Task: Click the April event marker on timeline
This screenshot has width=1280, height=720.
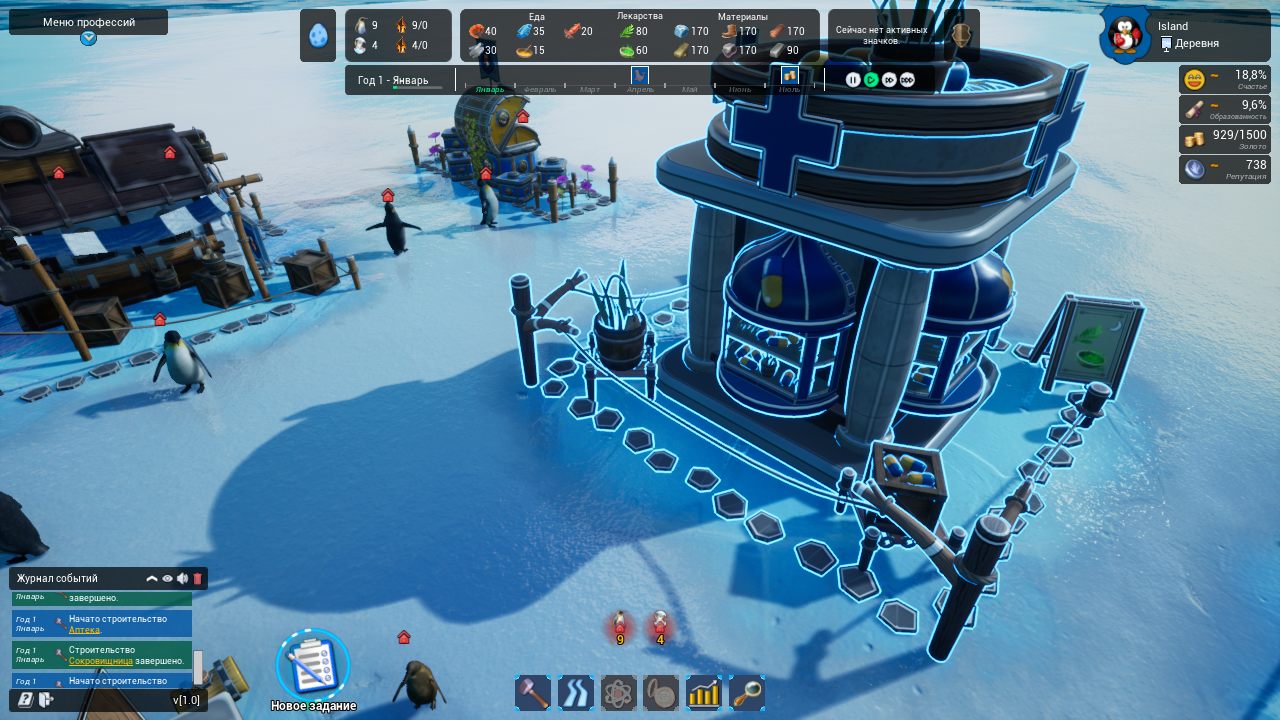Action: click(640, 75)
